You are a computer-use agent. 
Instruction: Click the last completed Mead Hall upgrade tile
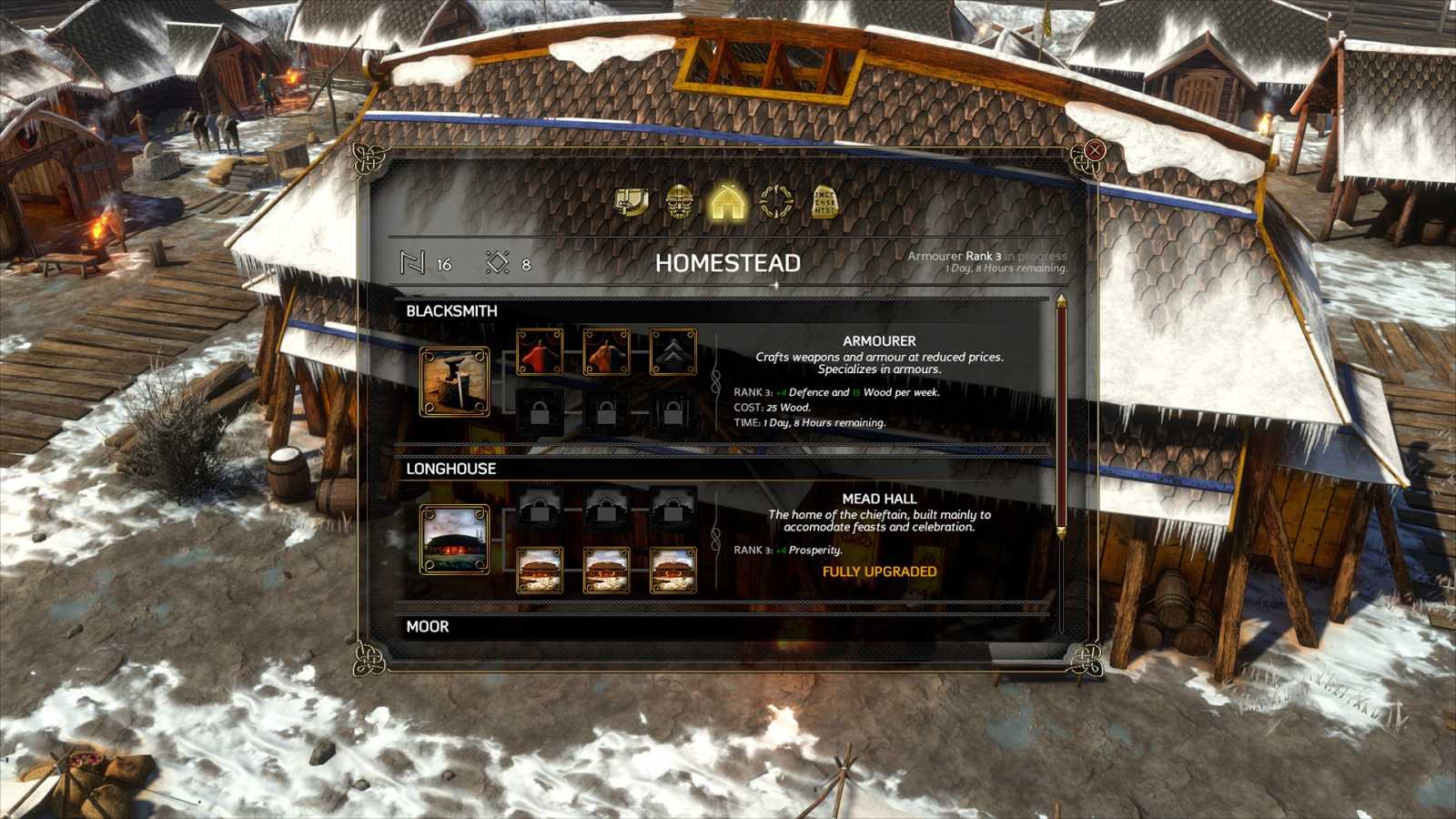pos(672,572)
